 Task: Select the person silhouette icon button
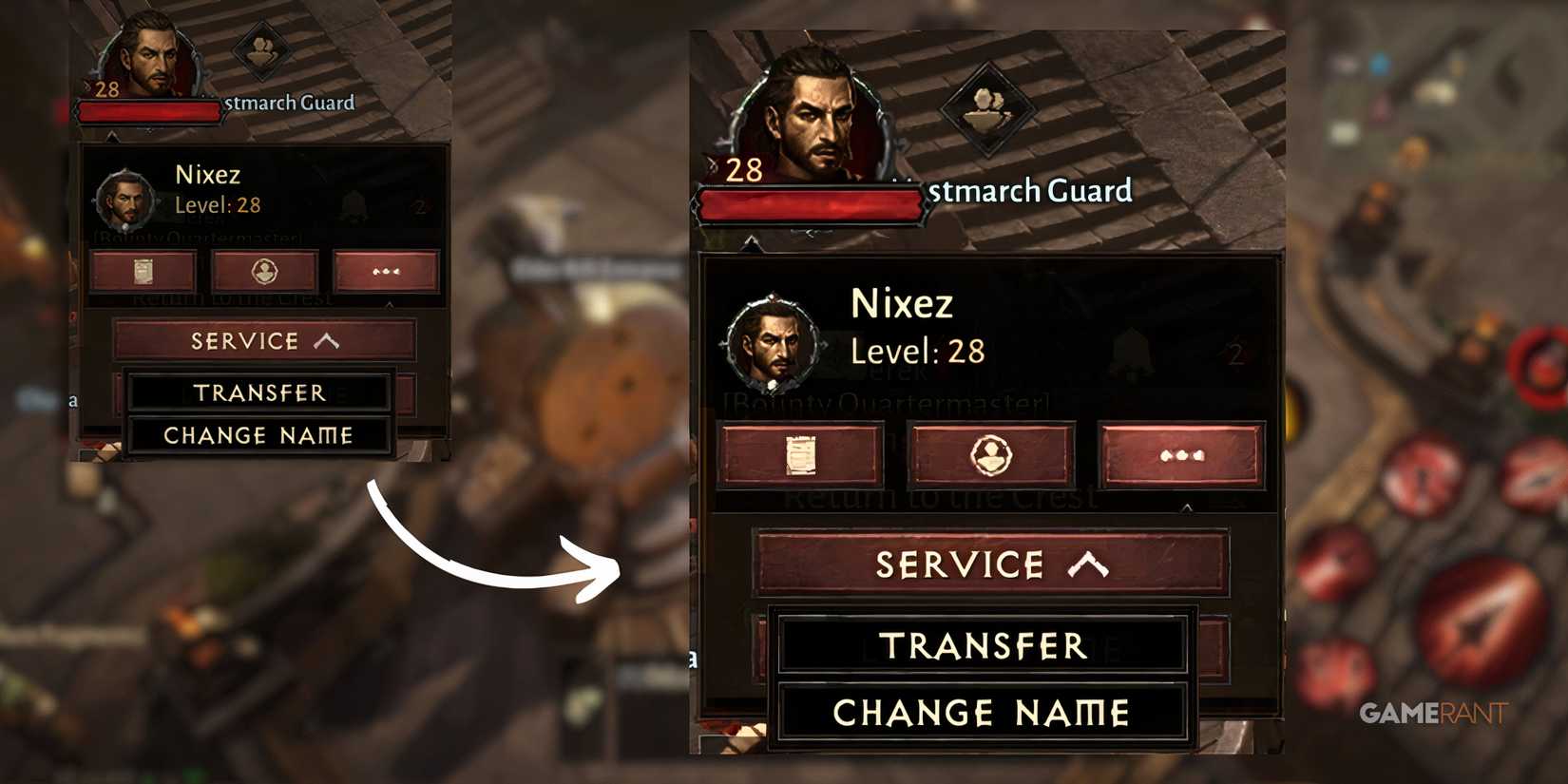pos(991,453)
